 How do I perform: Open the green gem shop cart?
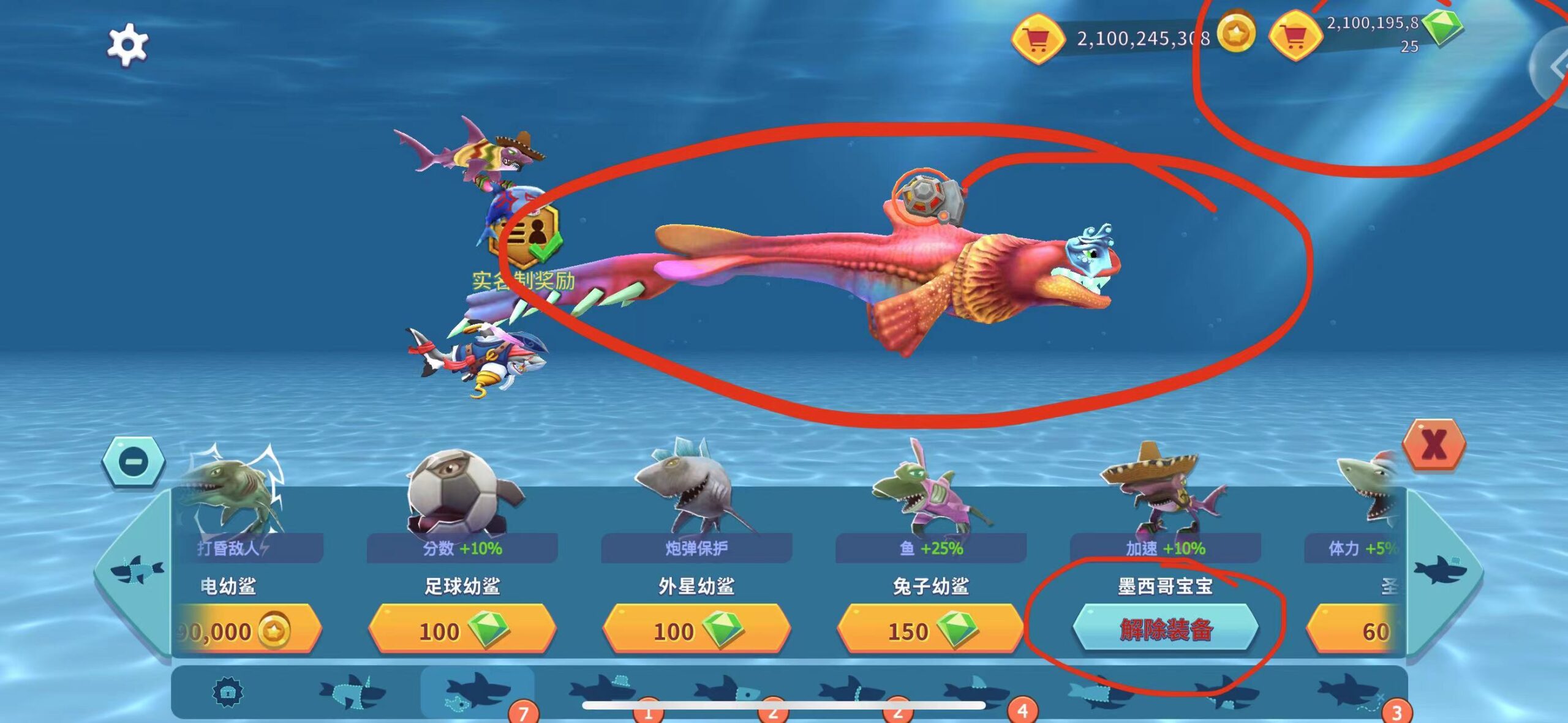point(1294,37)
